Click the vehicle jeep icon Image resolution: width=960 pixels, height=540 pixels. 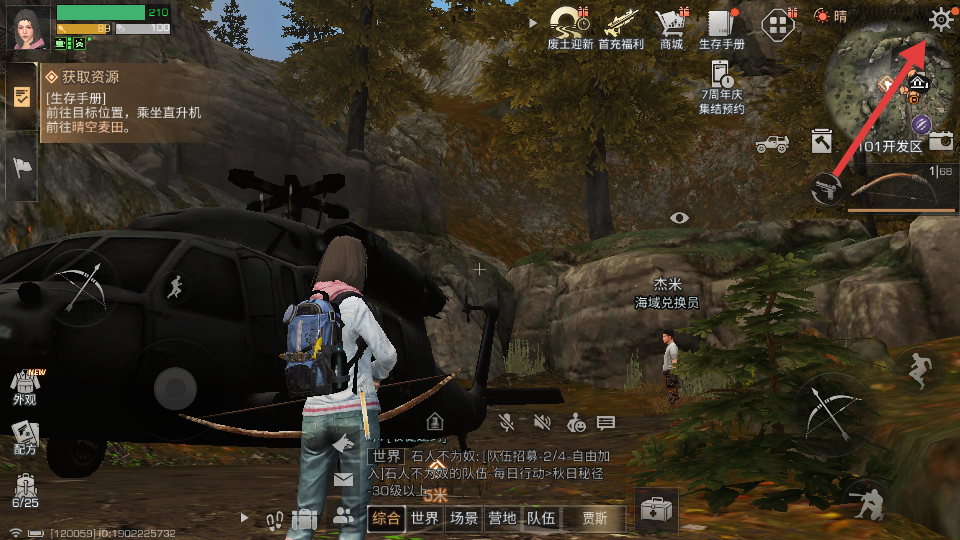point(772,144)
